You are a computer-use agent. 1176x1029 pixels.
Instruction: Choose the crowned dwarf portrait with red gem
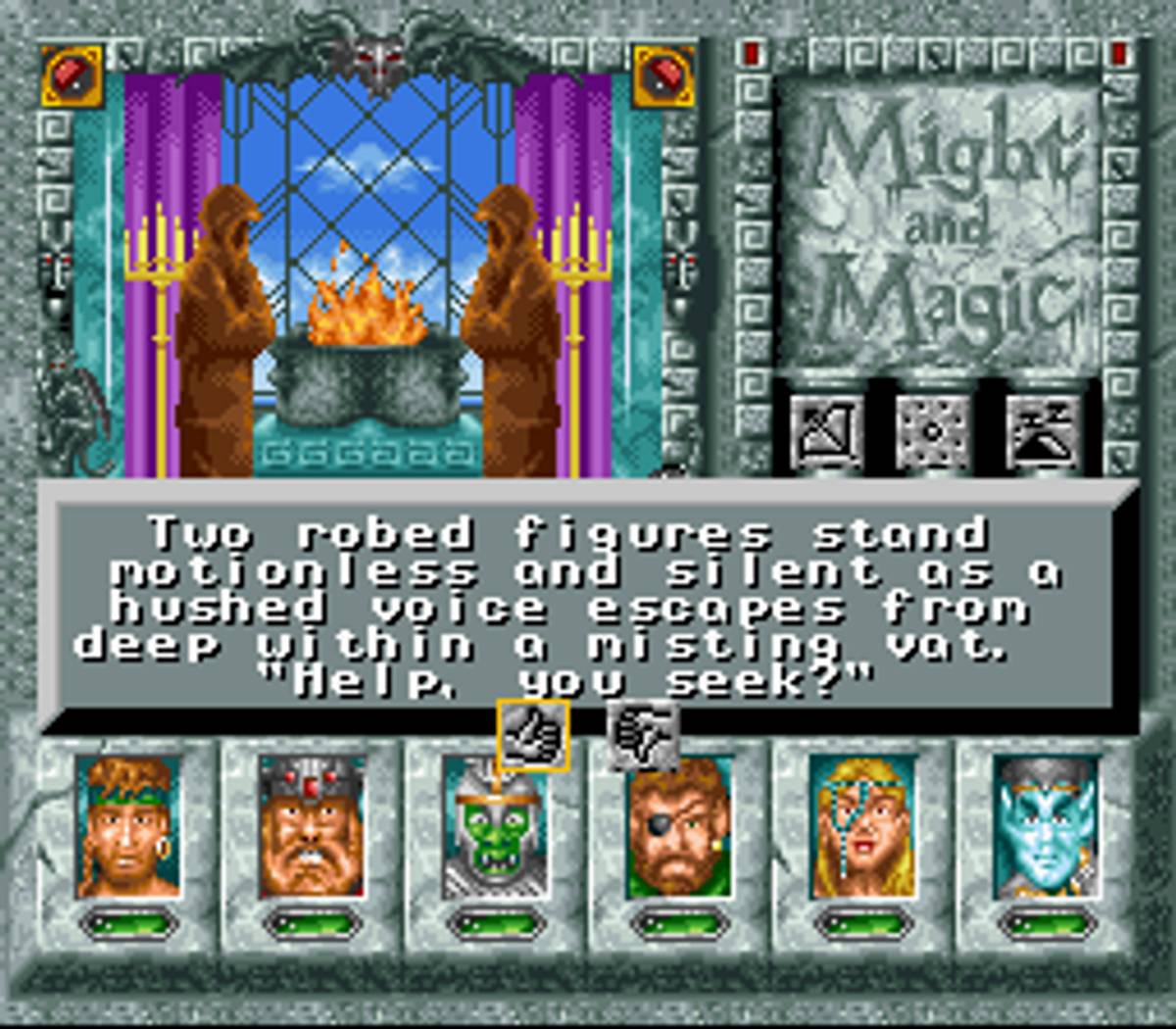(311, 828)
